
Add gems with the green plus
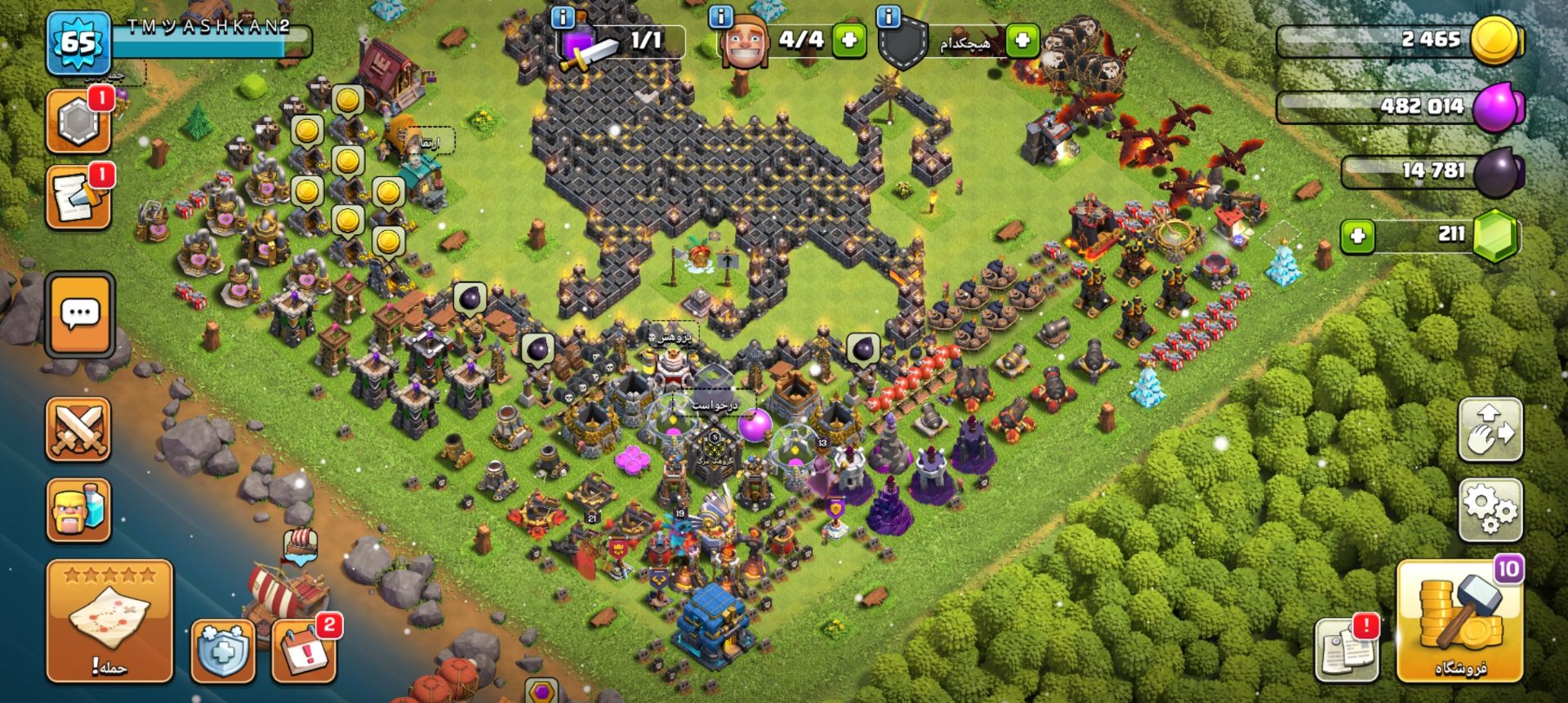click(x=1357, y=237)
